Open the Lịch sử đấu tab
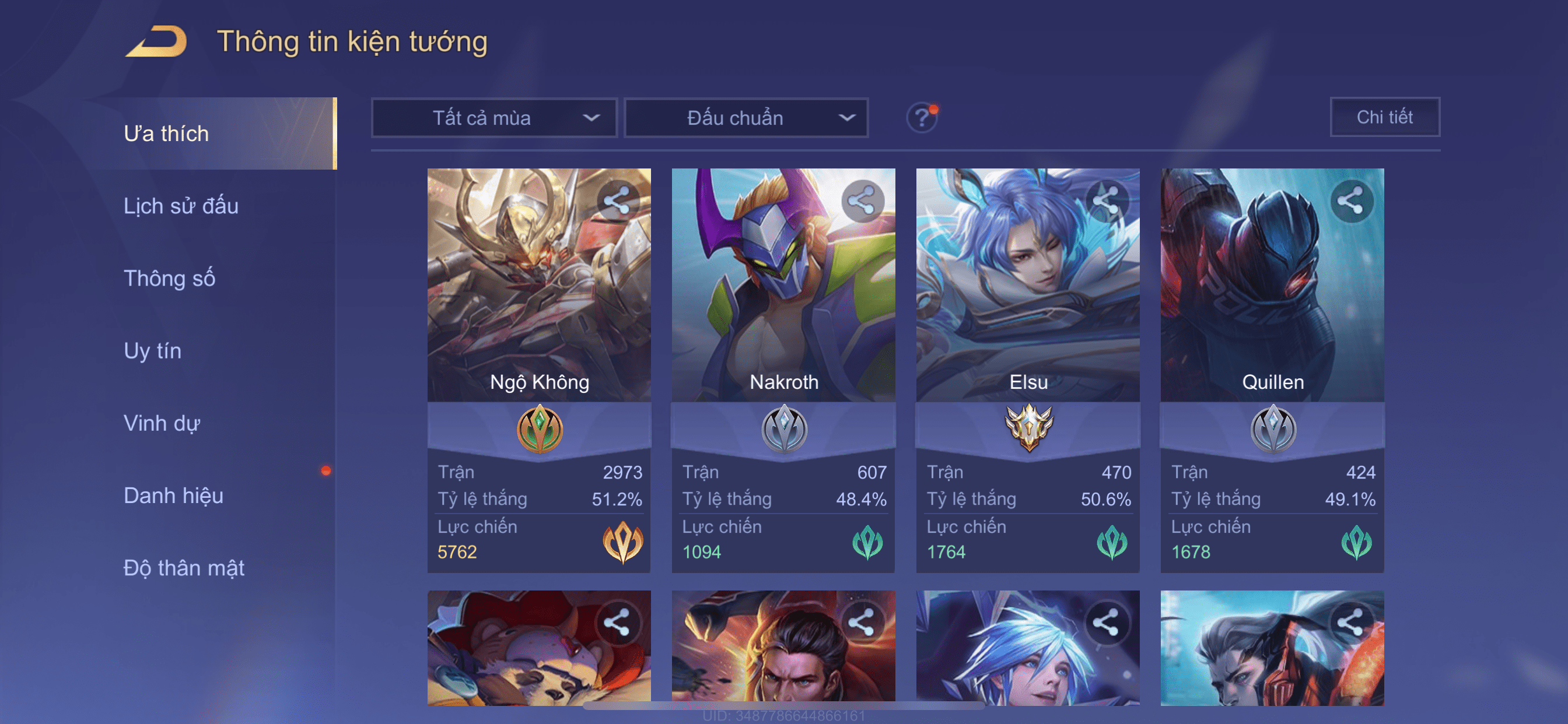1568x724 pixels. click(181, 206)
